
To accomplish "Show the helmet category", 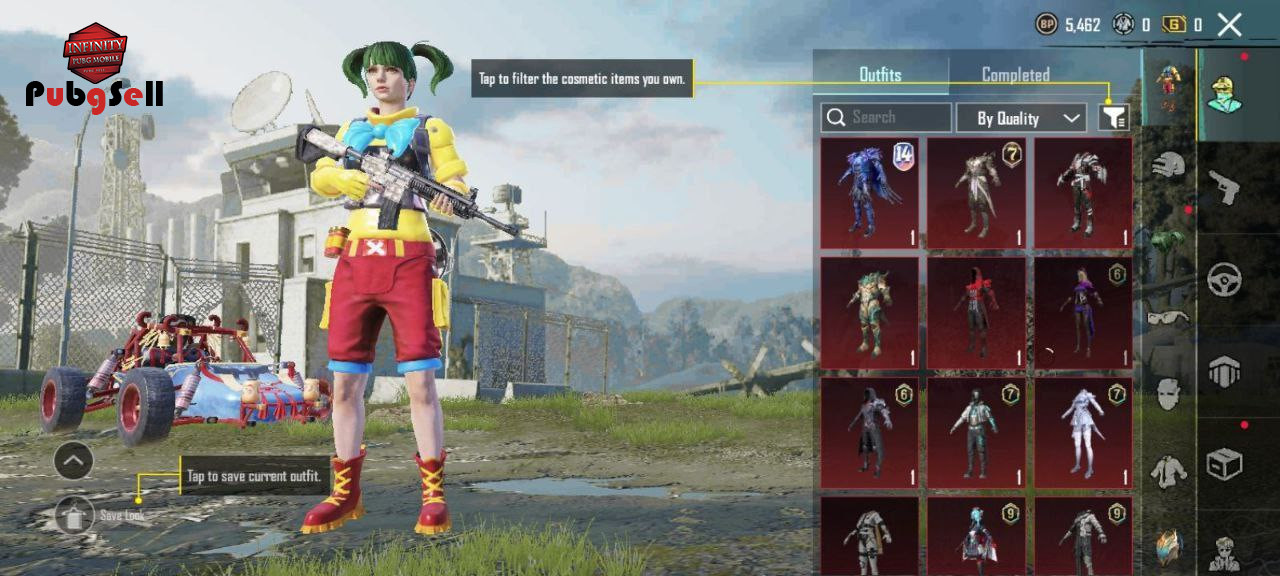I will click(x=1168, y=165).
